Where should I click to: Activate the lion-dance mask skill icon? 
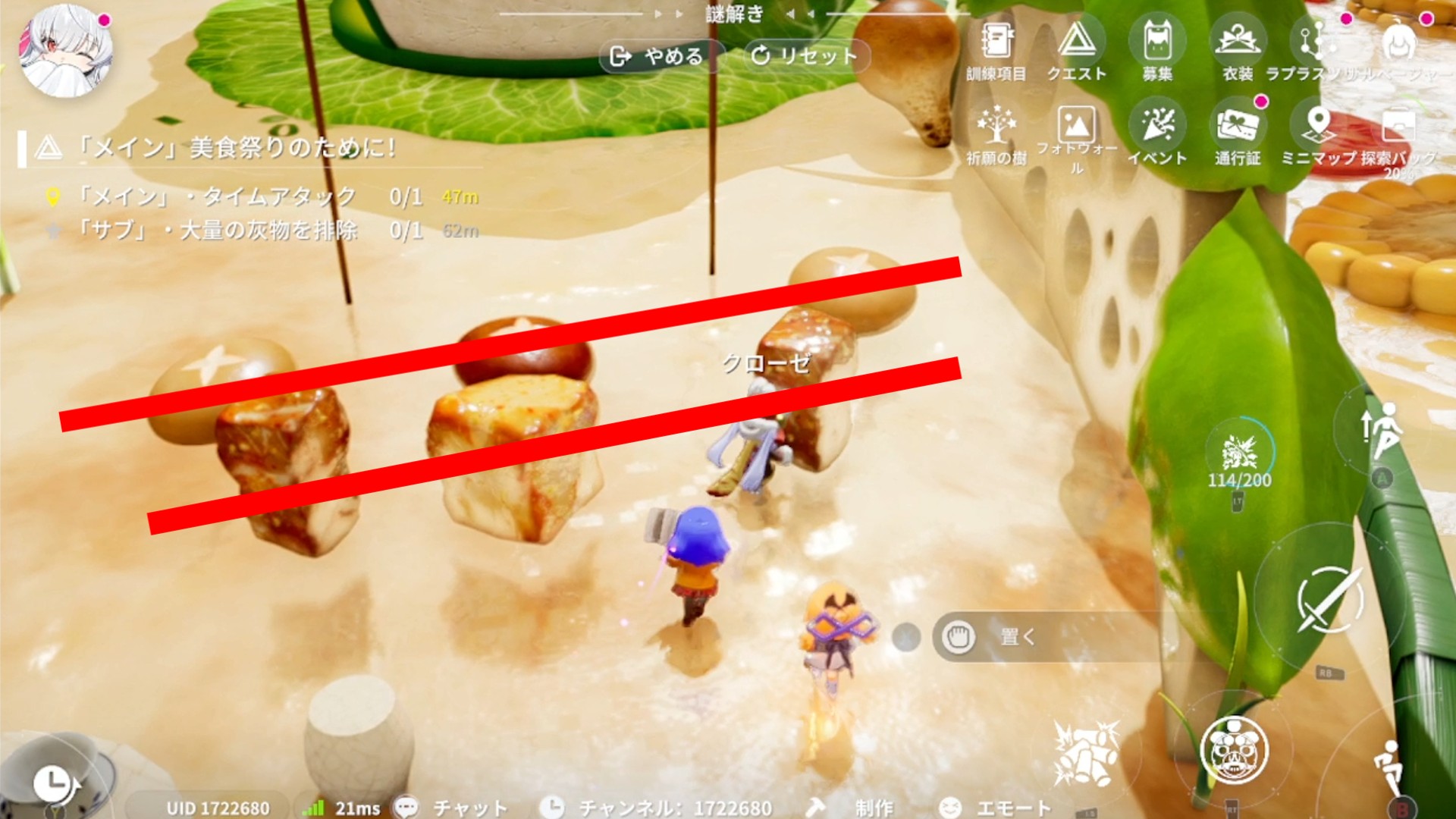(1234, 751)
